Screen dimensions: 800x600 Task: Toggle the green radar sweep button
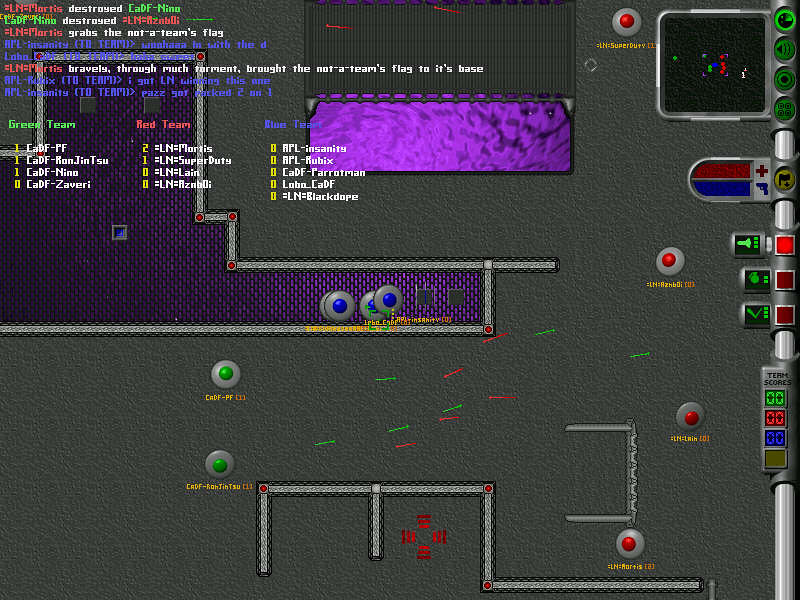pos(785,19)
